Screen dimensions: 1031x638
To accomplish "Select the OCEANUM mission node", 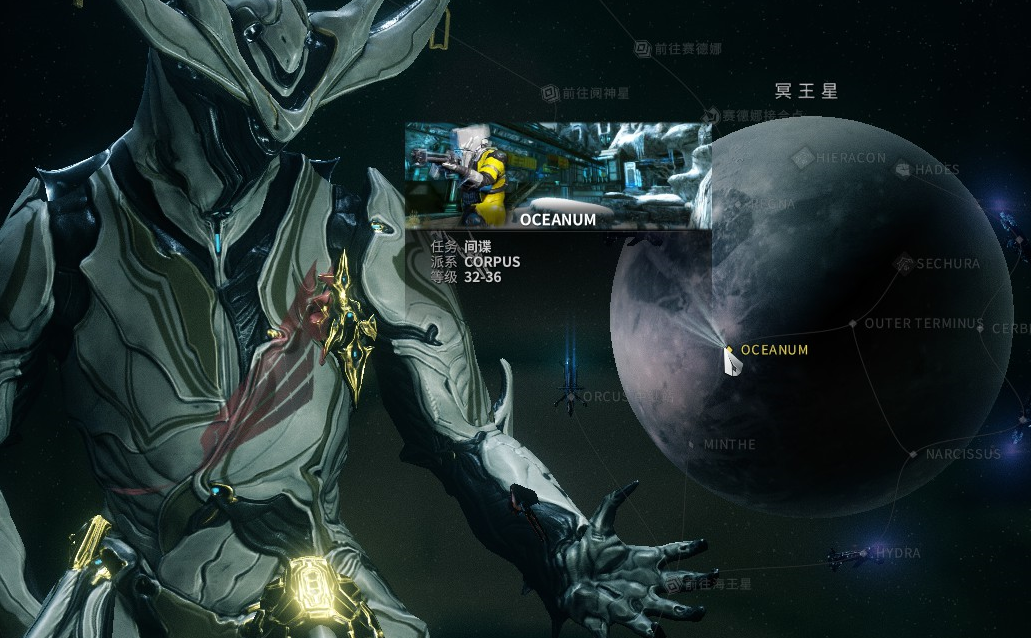I will click(729, 350).
